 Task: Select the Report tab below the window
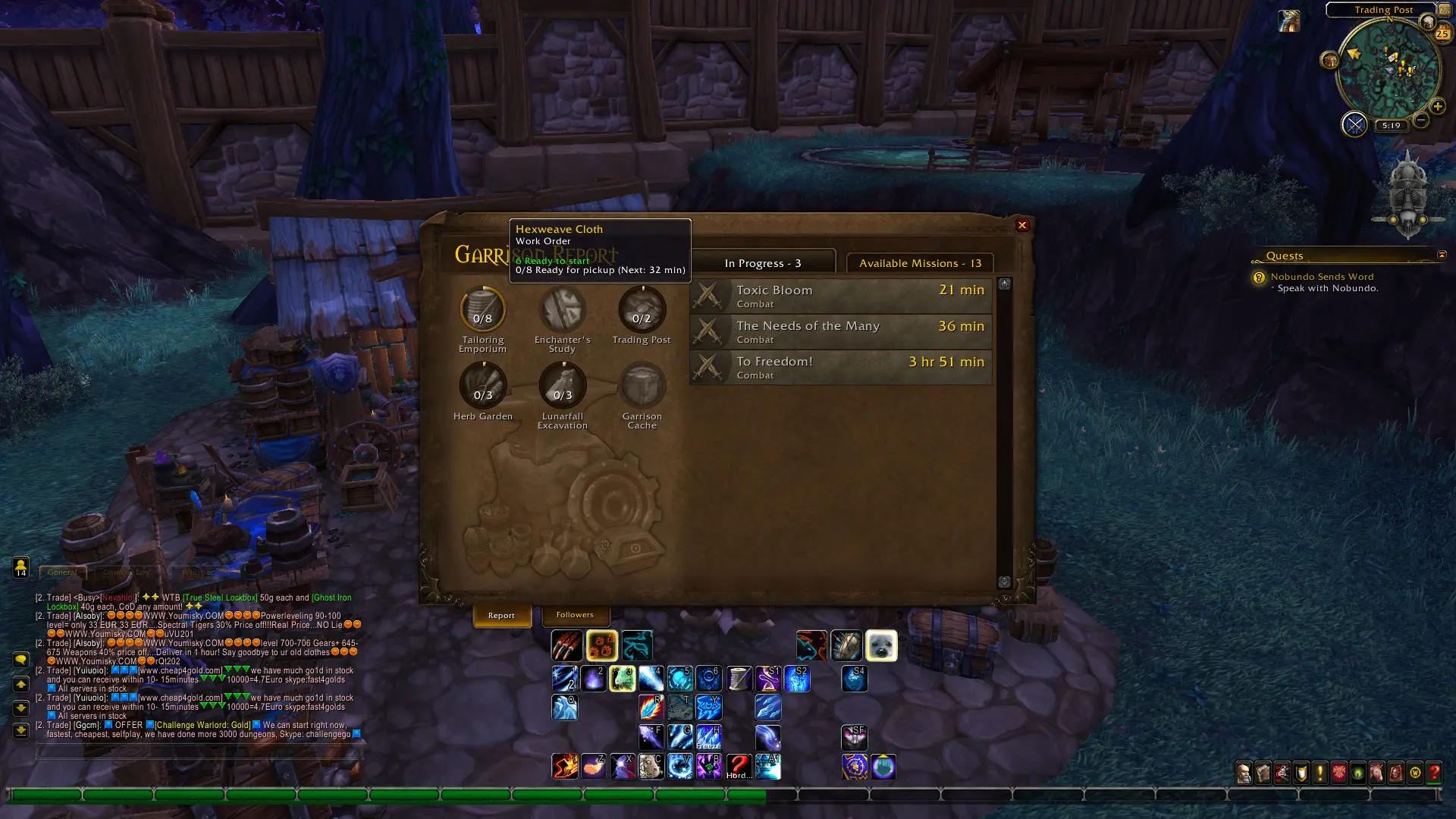pyautogui.click(x=501, y=616)
